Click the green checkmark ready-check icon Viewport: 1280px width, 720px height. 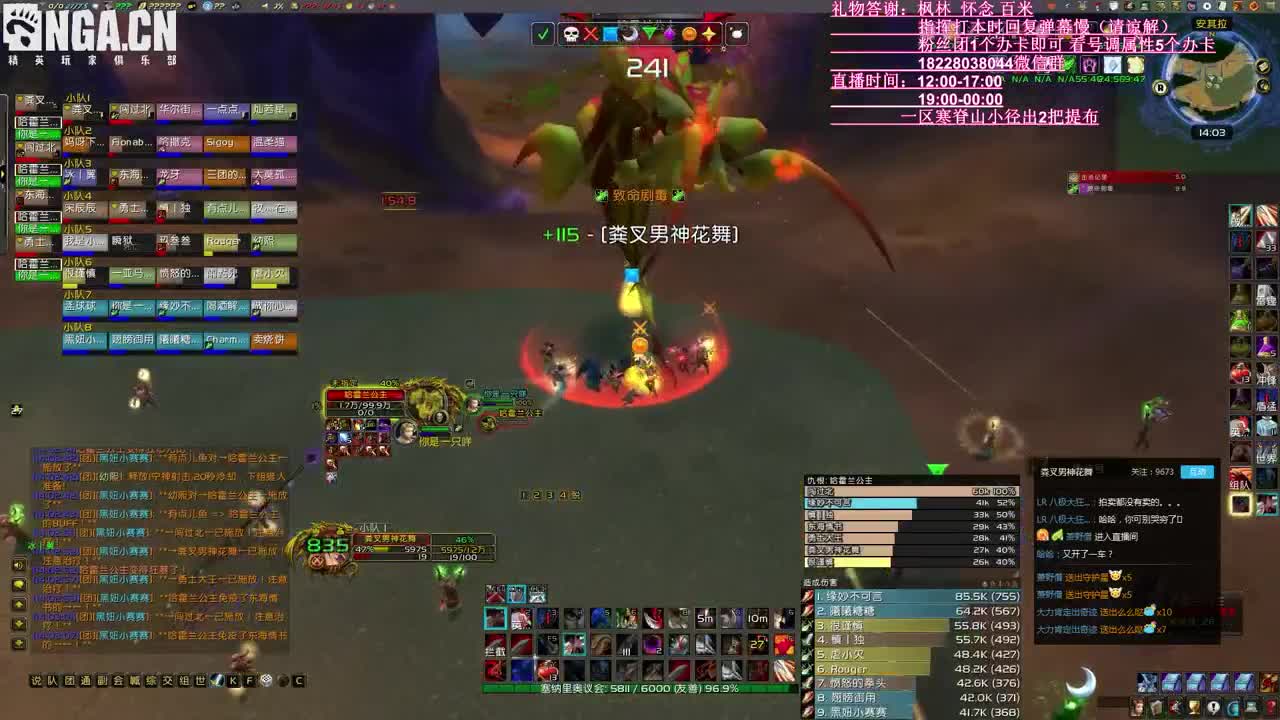coord(542,33)
